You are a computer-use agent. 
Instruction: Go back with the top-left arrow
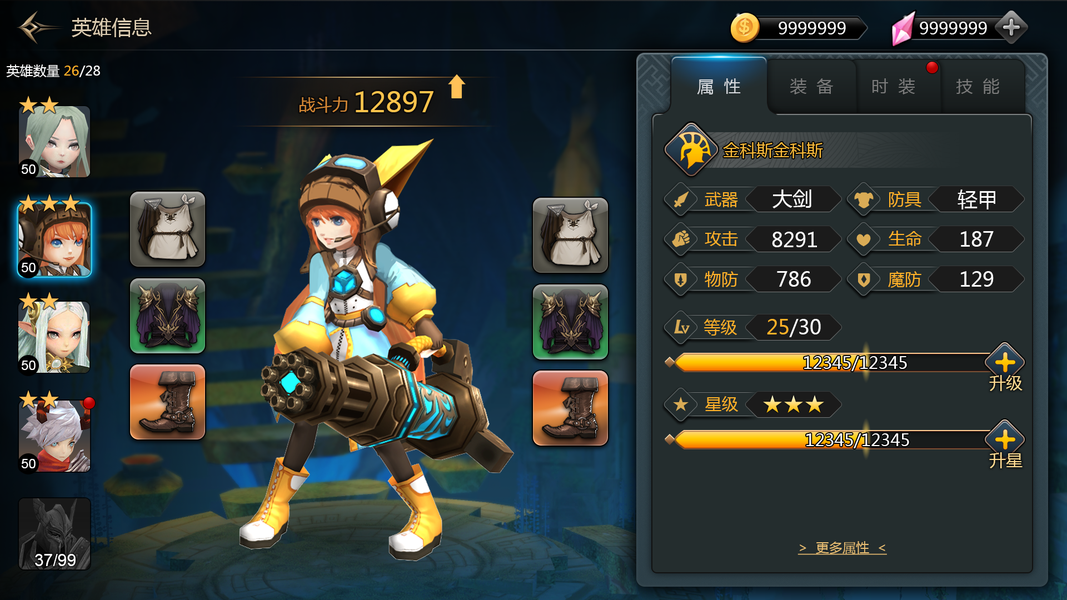[38, 27]
